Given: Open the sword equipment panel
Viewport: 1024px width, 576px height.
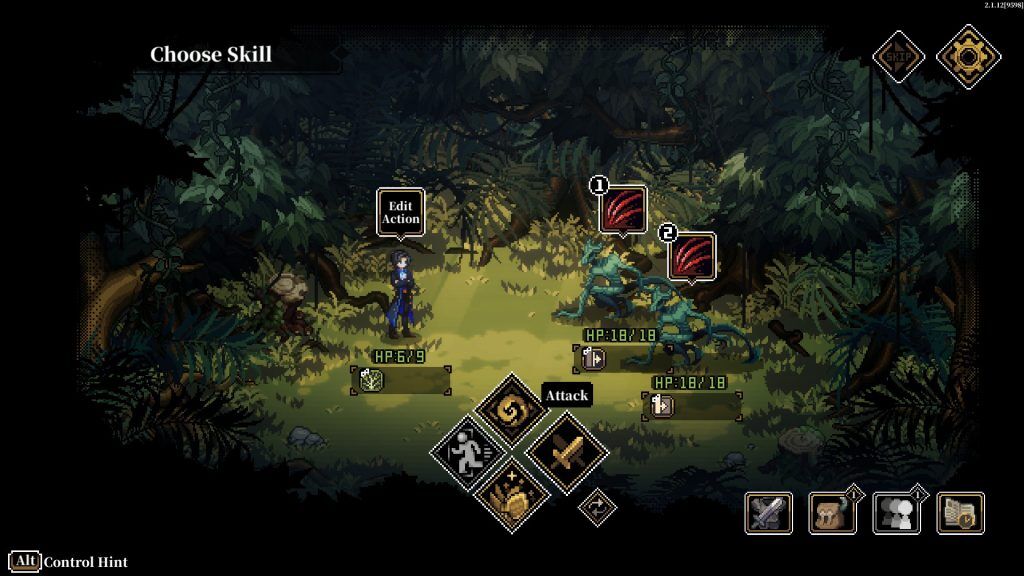Looking at the screenshot, I should [x=769, y=513].
